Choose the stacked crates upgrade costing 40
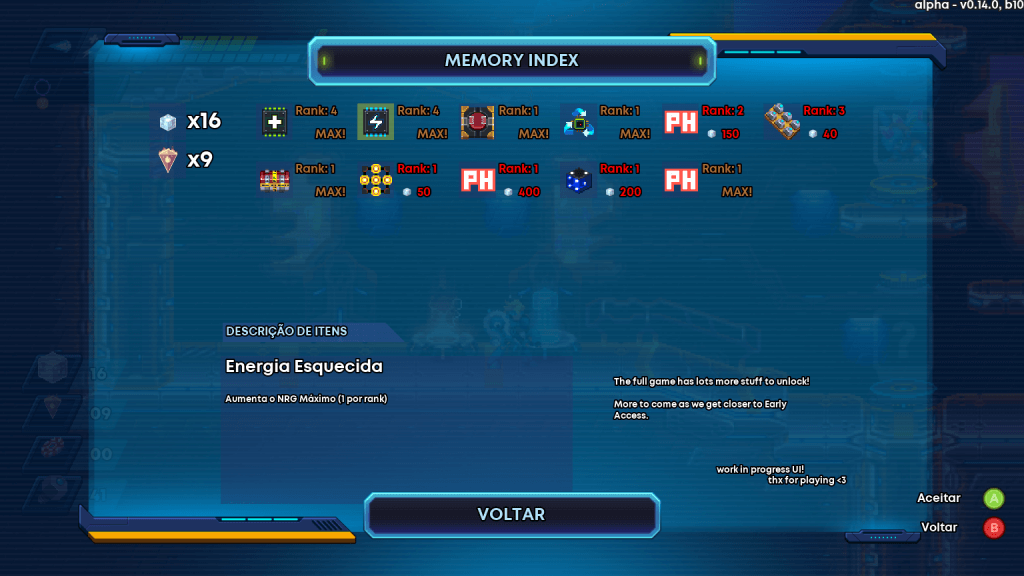The height and width of the screenshot is (576, 1024). click(x=782, y=122)
